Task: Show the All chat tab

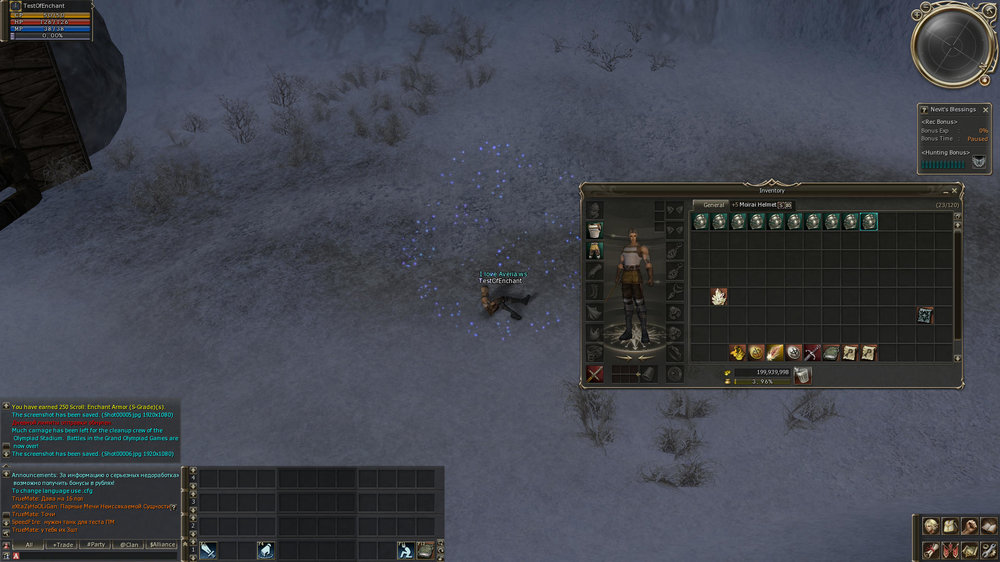Action: (x=30, y=544)
